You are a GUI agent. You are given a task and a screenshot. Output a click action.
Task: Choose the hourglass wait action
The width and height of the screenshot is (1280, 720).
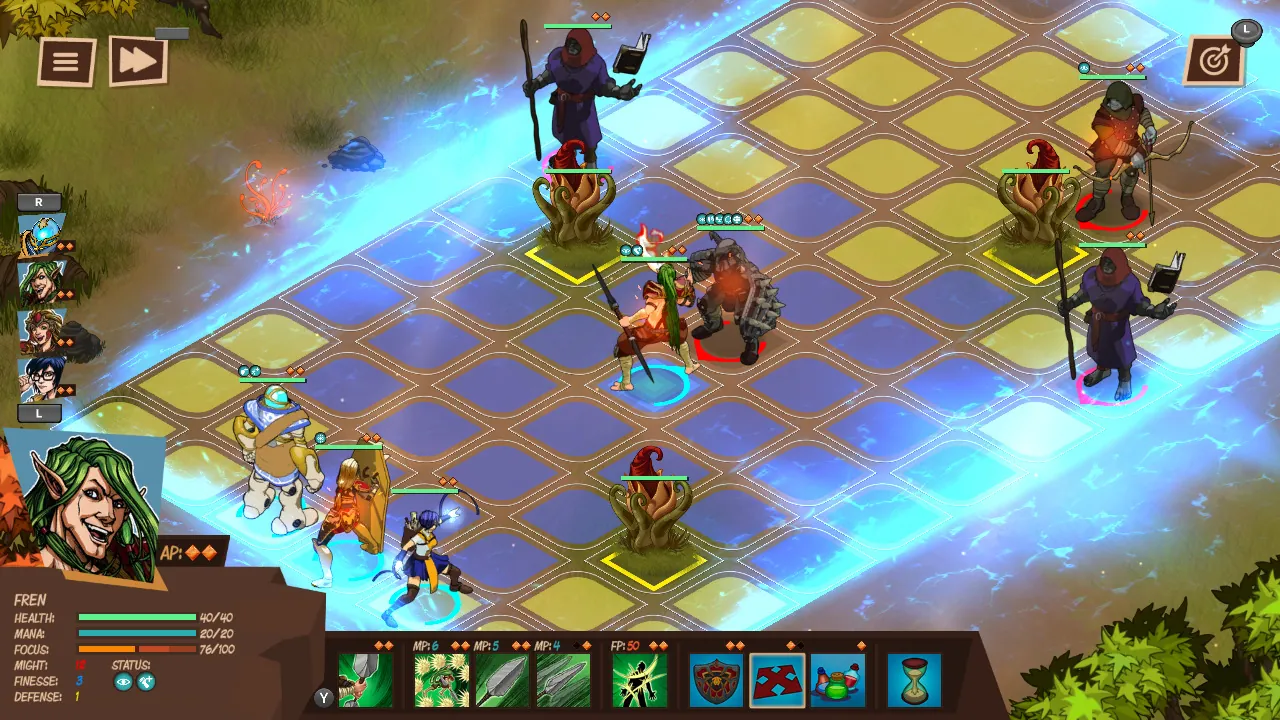[x=913, y=680]
